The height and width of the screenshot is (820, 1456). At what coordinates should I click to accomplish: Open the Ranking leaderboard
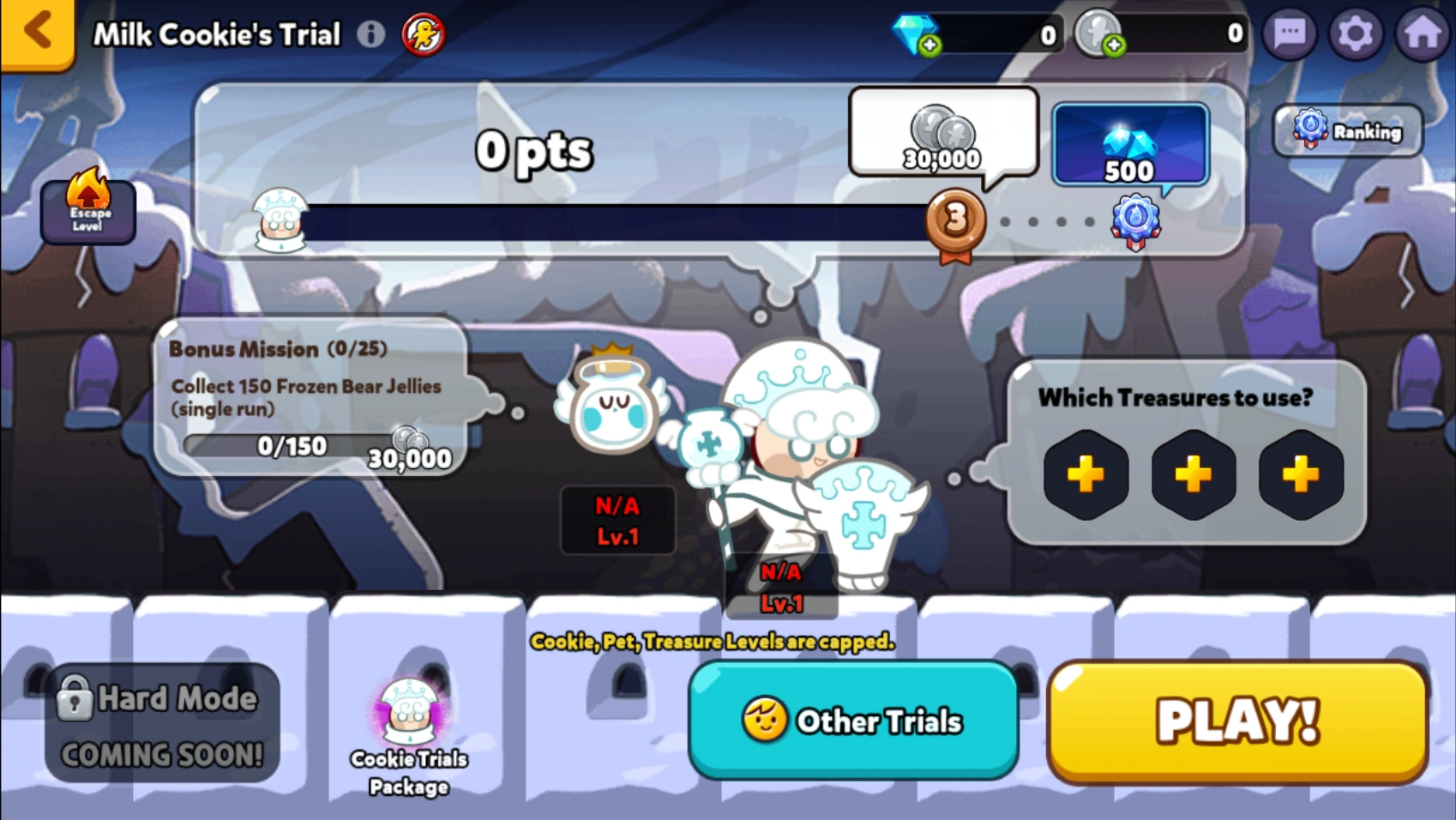1346,130
